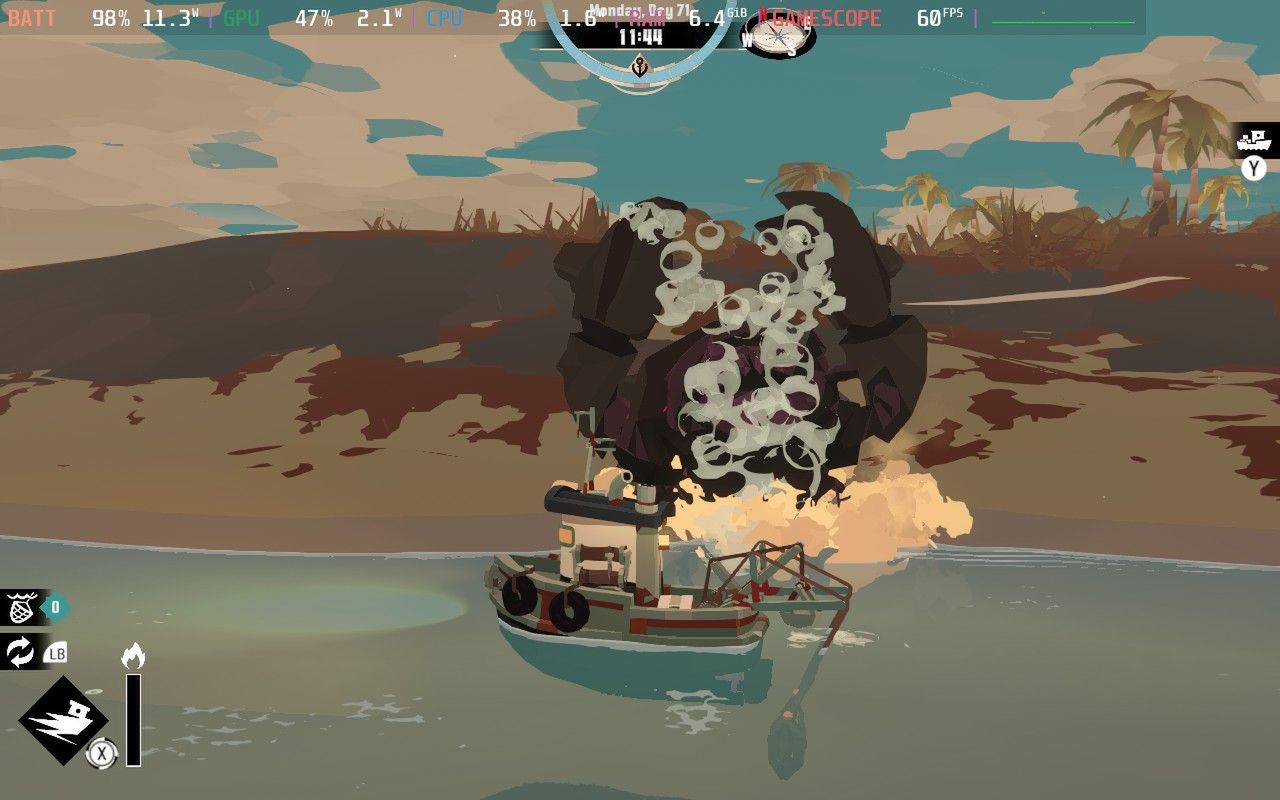The height and width of the screenshot is (800, 1280).
Task: Click the anchor marker on the clock dial
Action: [639, 67]
